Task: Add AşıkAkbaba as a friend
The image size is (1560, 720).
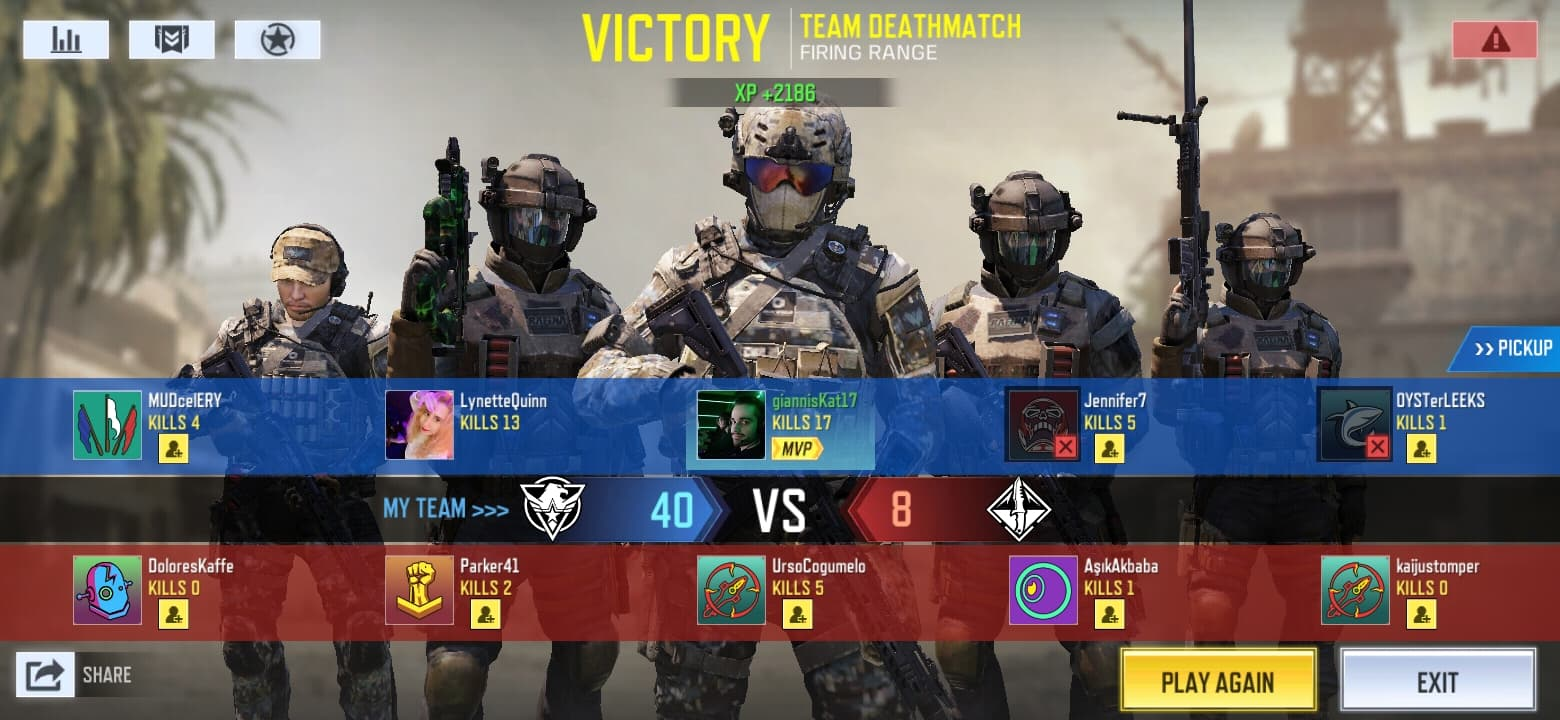Action: (1109, 614)
